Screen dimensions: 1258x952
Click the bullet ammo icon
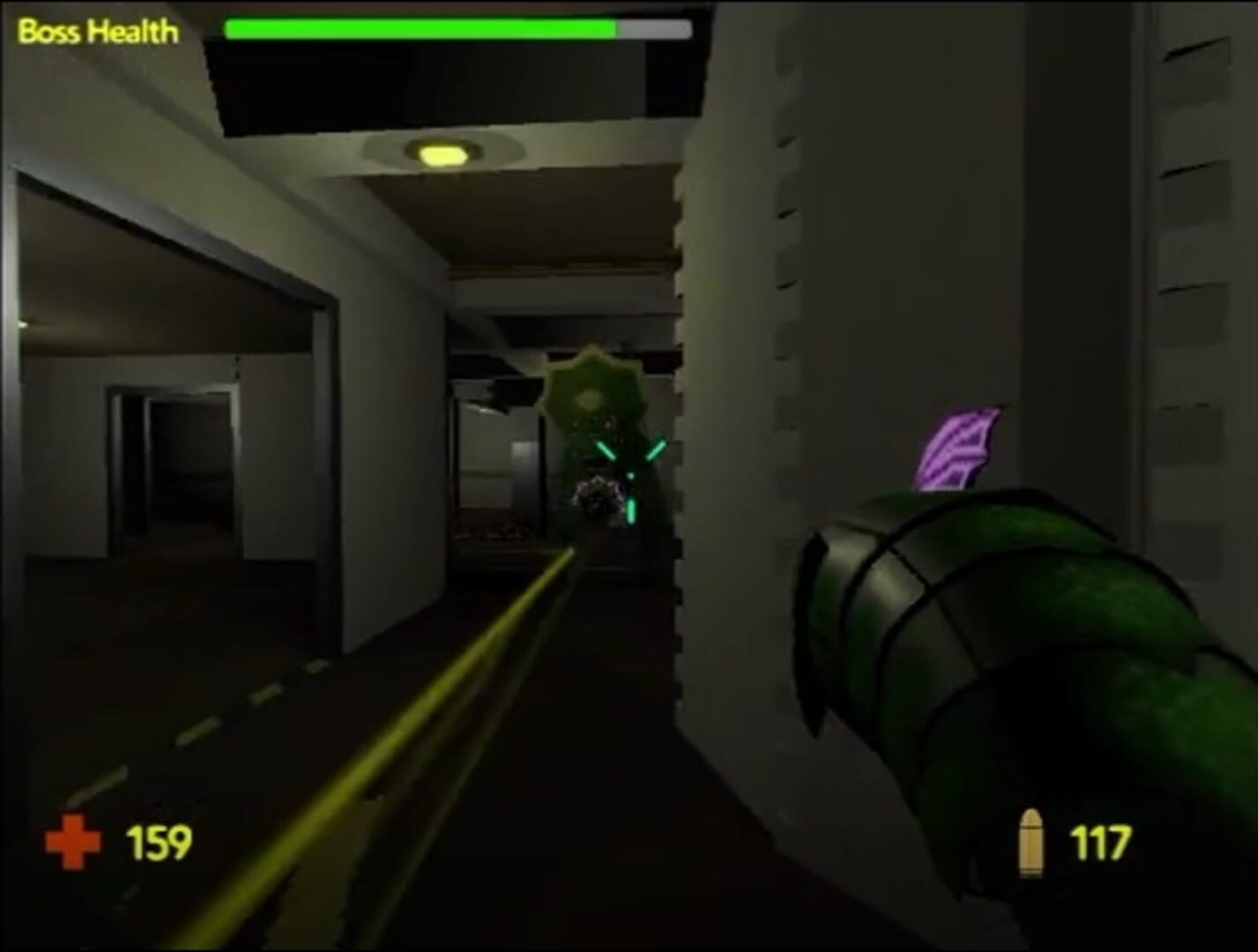[x=1033, y=840]
